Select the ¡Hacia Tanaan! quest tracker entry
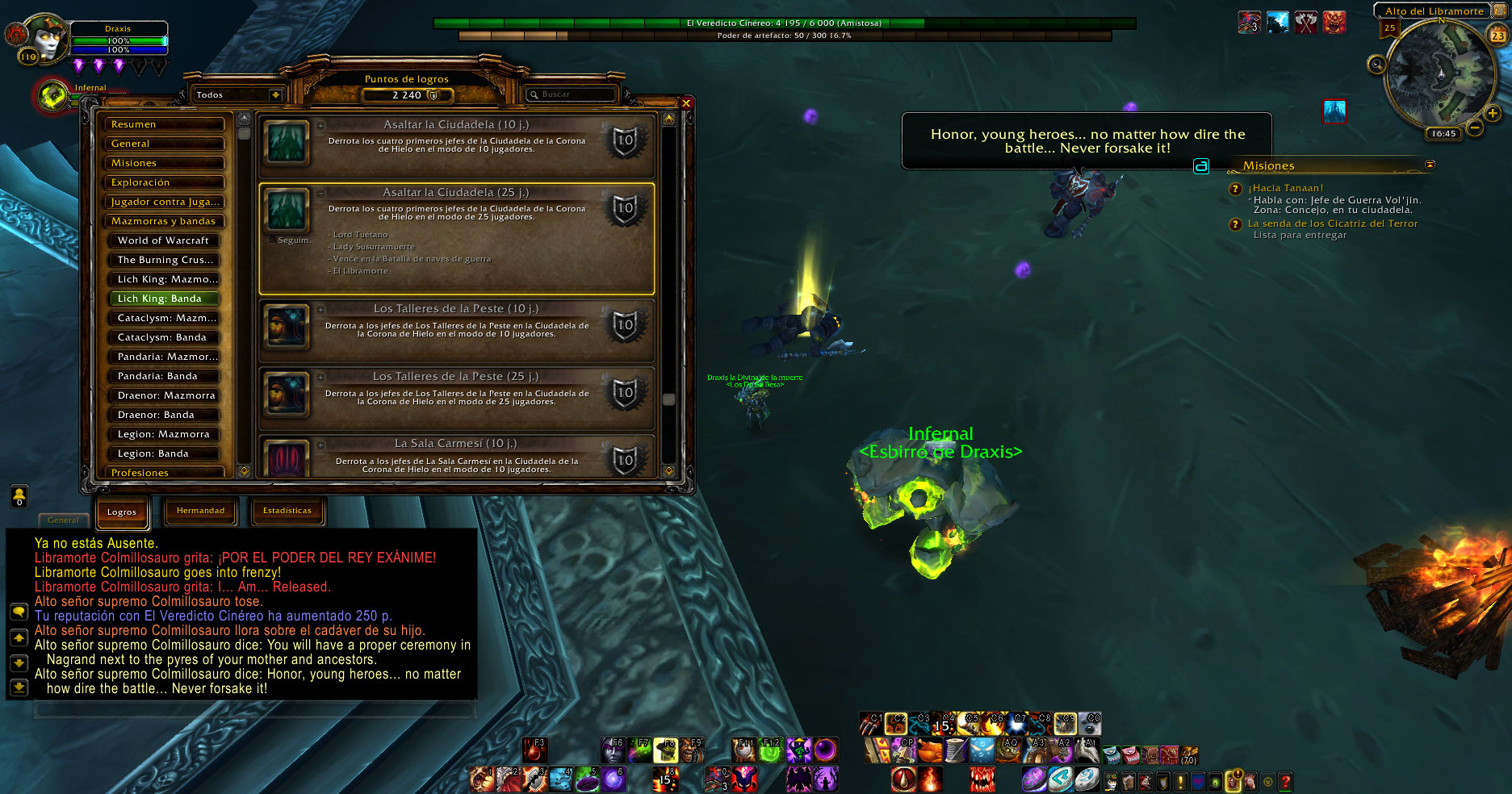The image size is (1512, 794). pos(1286,188)
